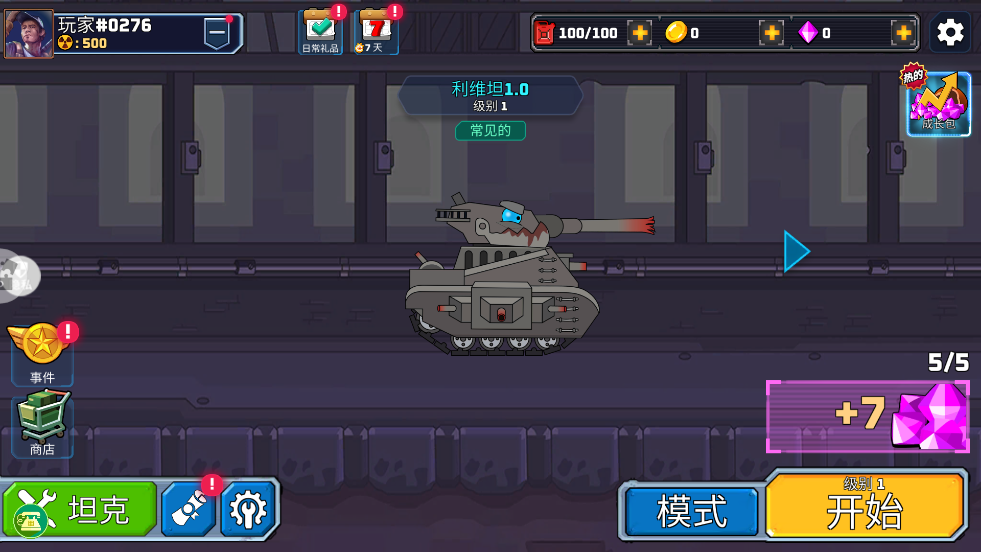Viewport: 981px width, 552px height.
Task: Collect the +7 pink gem reward
Action: 867,415
